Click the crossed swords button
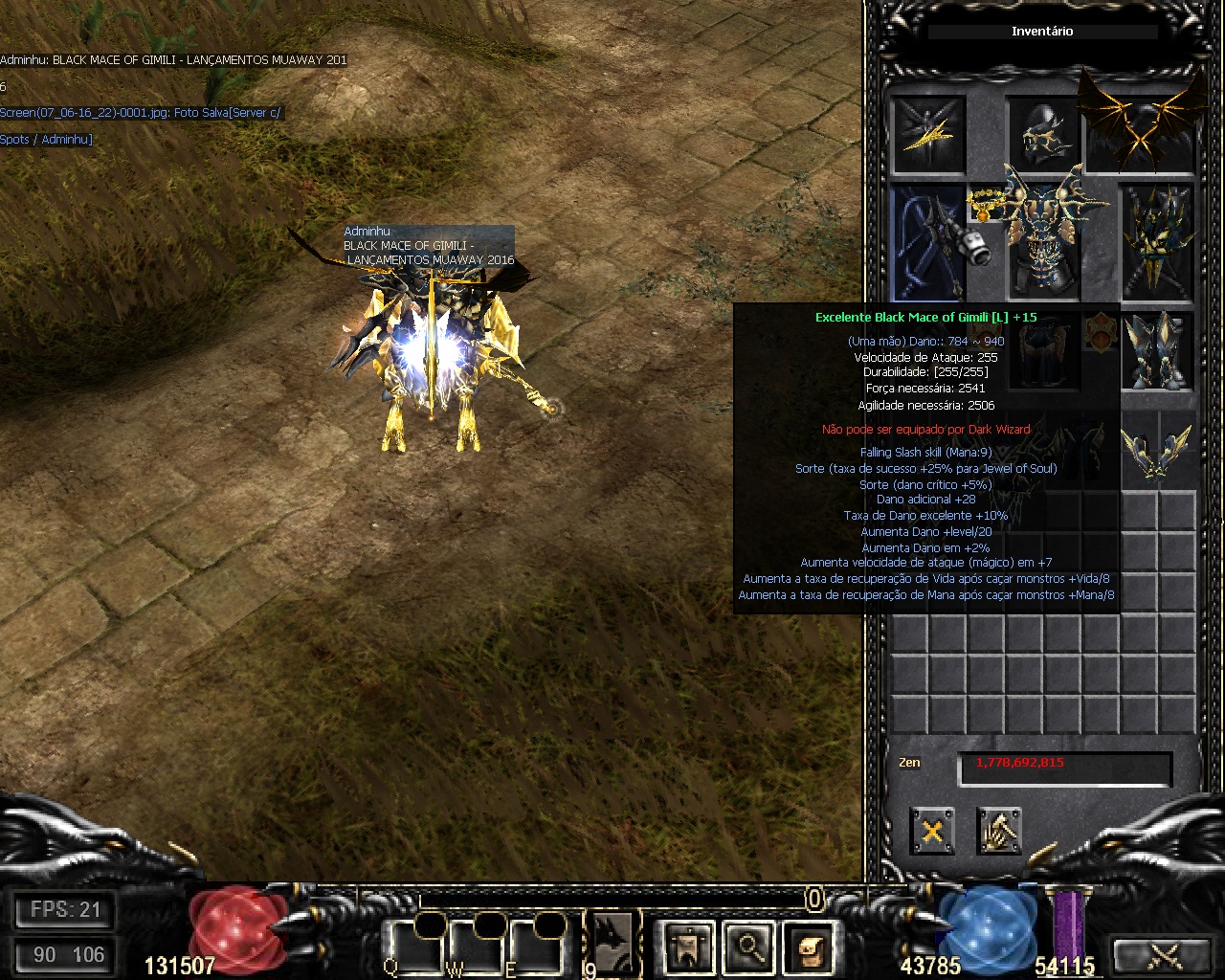1225x980 pixels. click(1166, 955)
